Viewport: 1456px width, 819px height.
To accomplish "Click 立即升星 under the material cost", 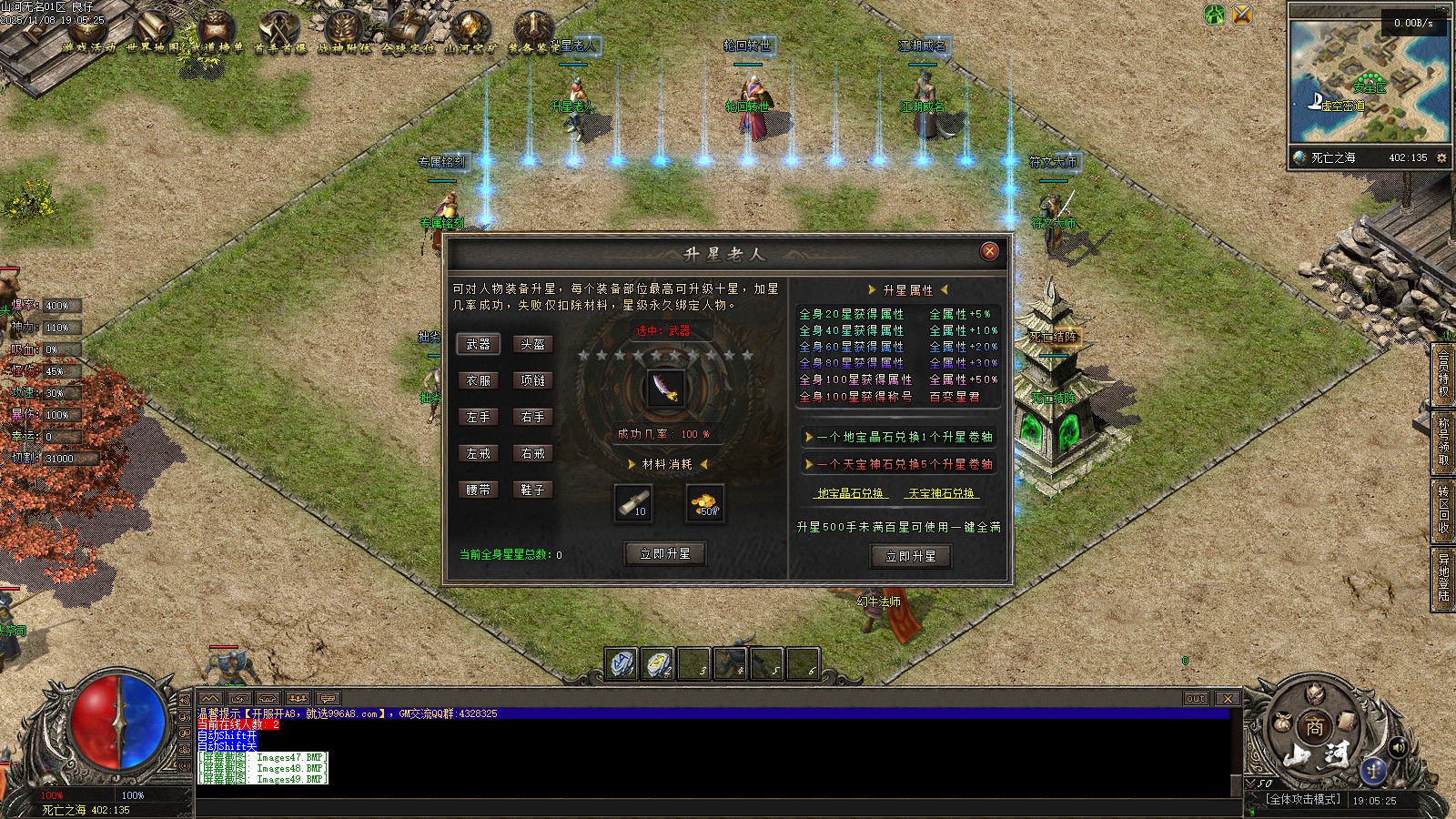I will coord(665,553).
